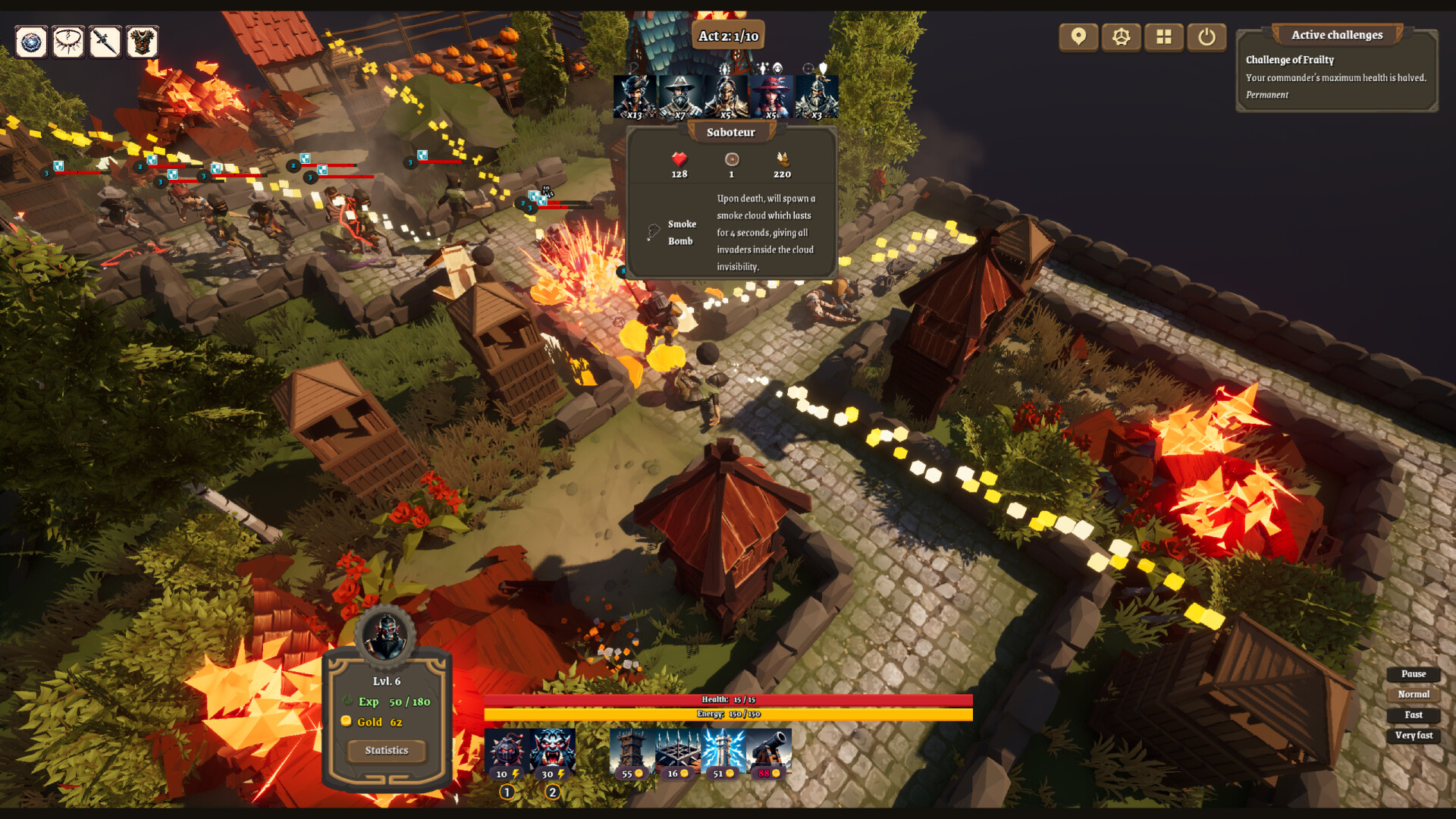Set game speed to Normal
The width and height of the screenshot is (1456, 819).
click(x=1412, y=695)
